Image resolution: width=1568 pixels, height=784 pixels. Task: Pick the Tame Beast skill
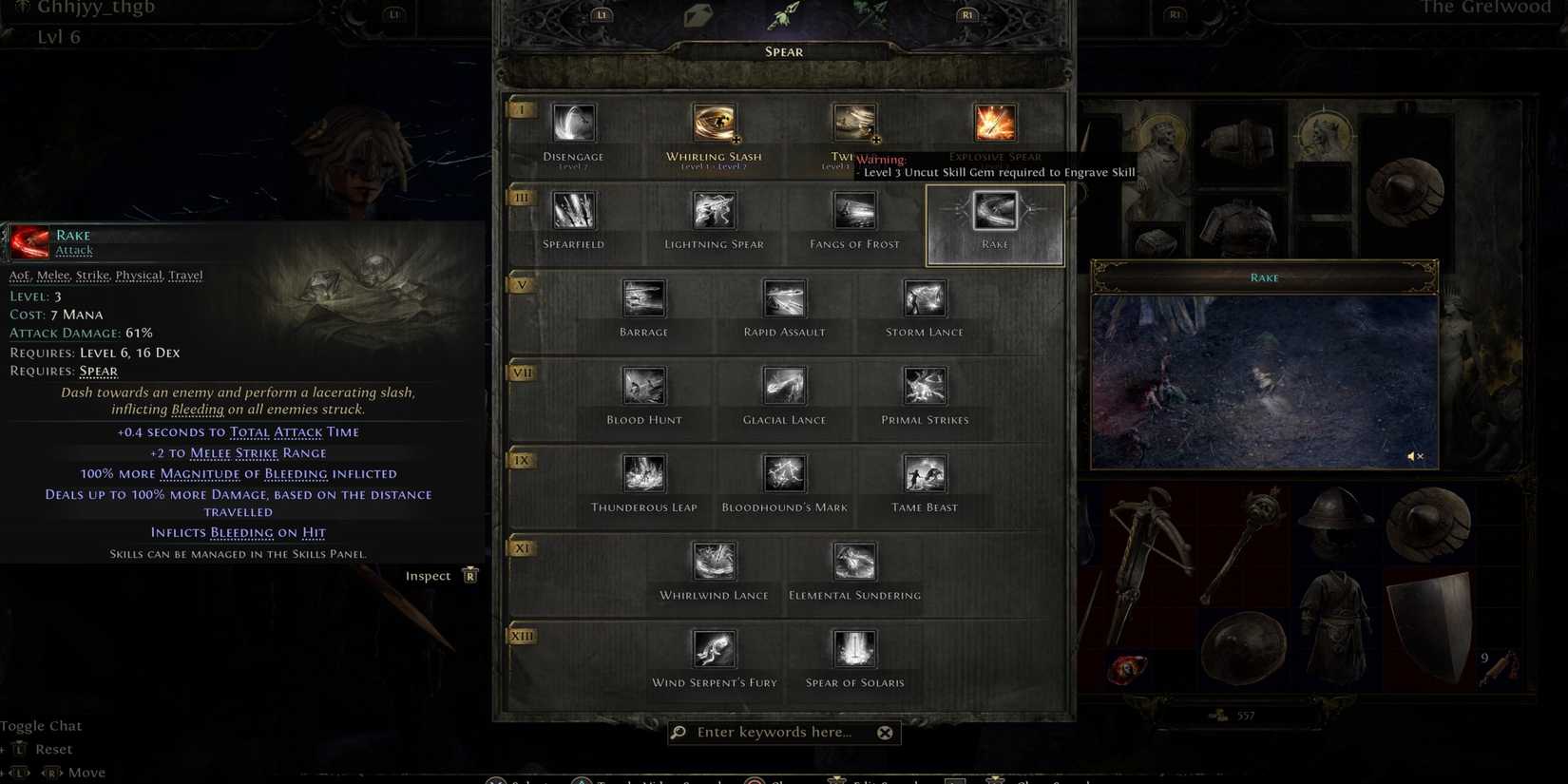[923, 473]
